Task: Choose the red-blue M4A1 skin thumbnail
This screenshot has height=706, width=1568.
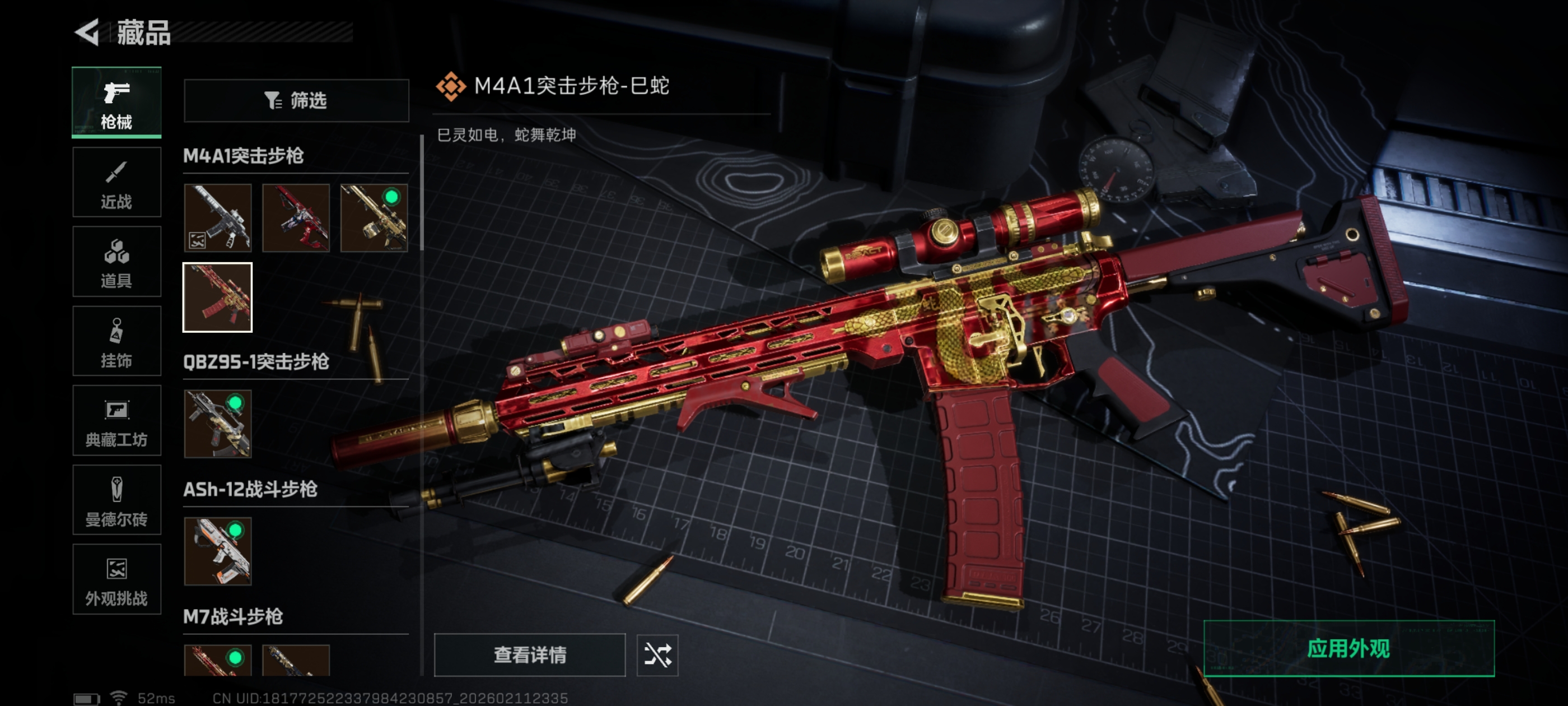Action: coord(296,218)
